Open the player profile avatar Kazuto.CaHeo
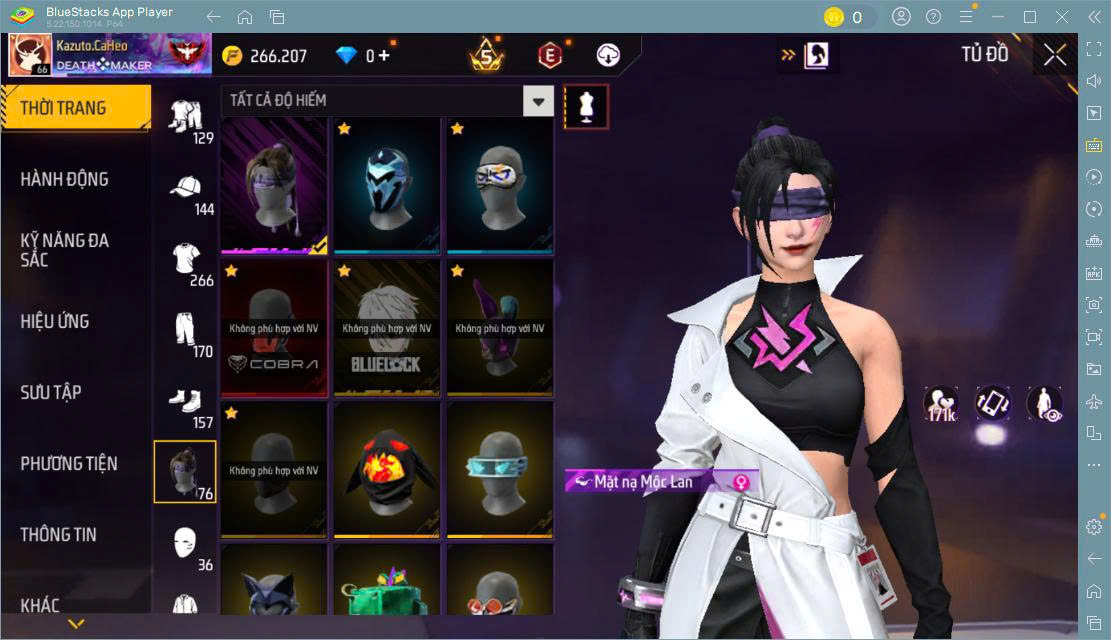Viewport: 1111px width, 640px height. pos(30,56)
